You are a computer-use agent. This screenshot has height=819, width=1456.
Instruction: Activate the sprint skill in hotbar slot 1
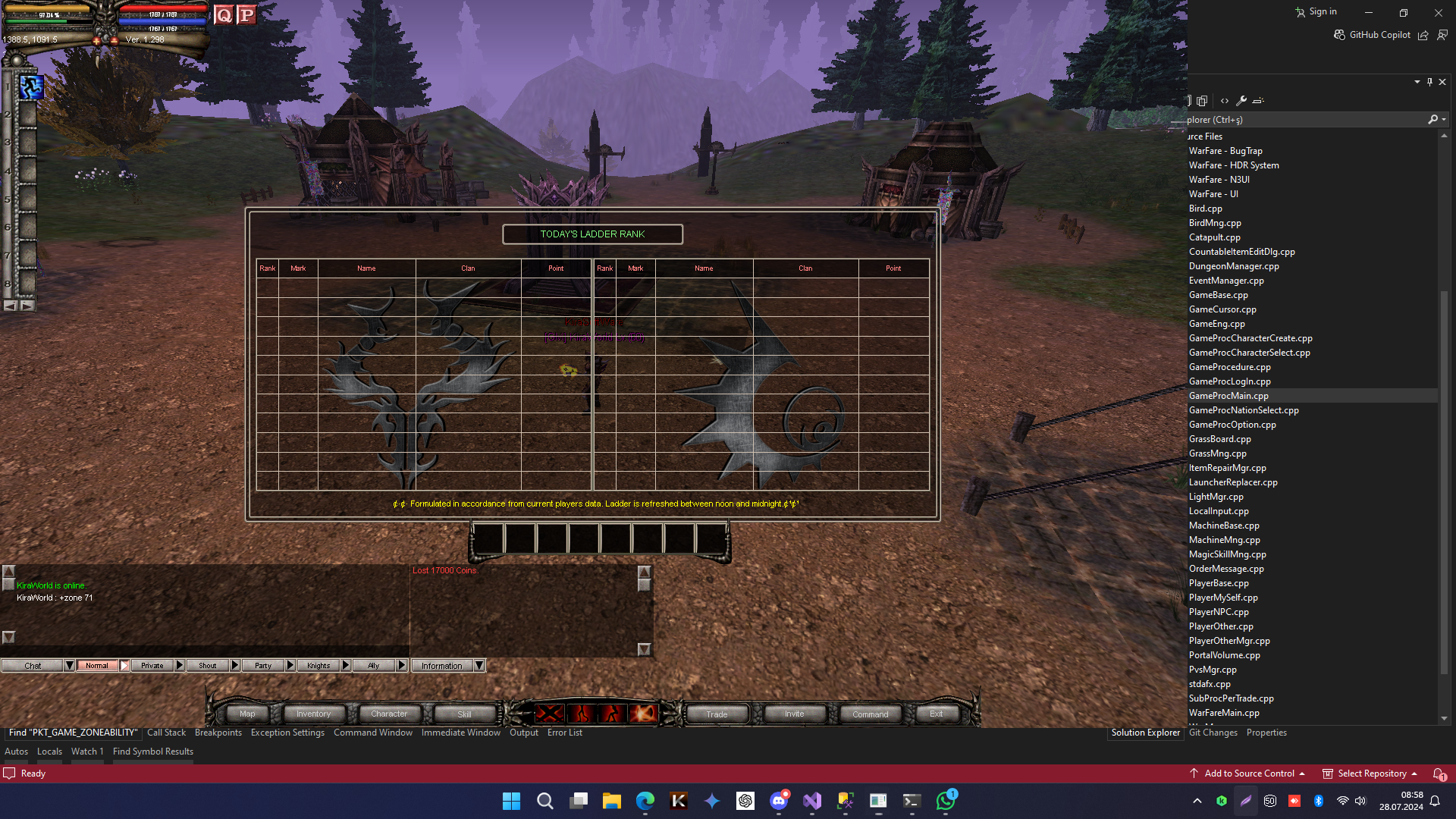[x=31, y=88]
